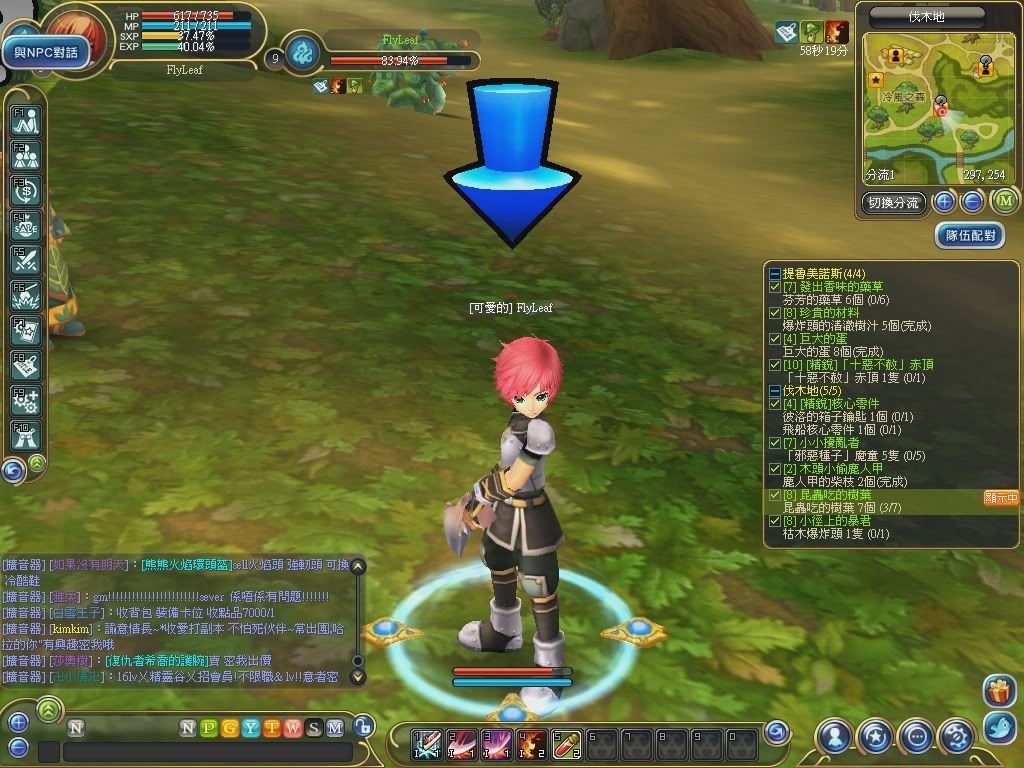Open the gear settings round button
The image size is (1024, 768).
tap(956, 737)
